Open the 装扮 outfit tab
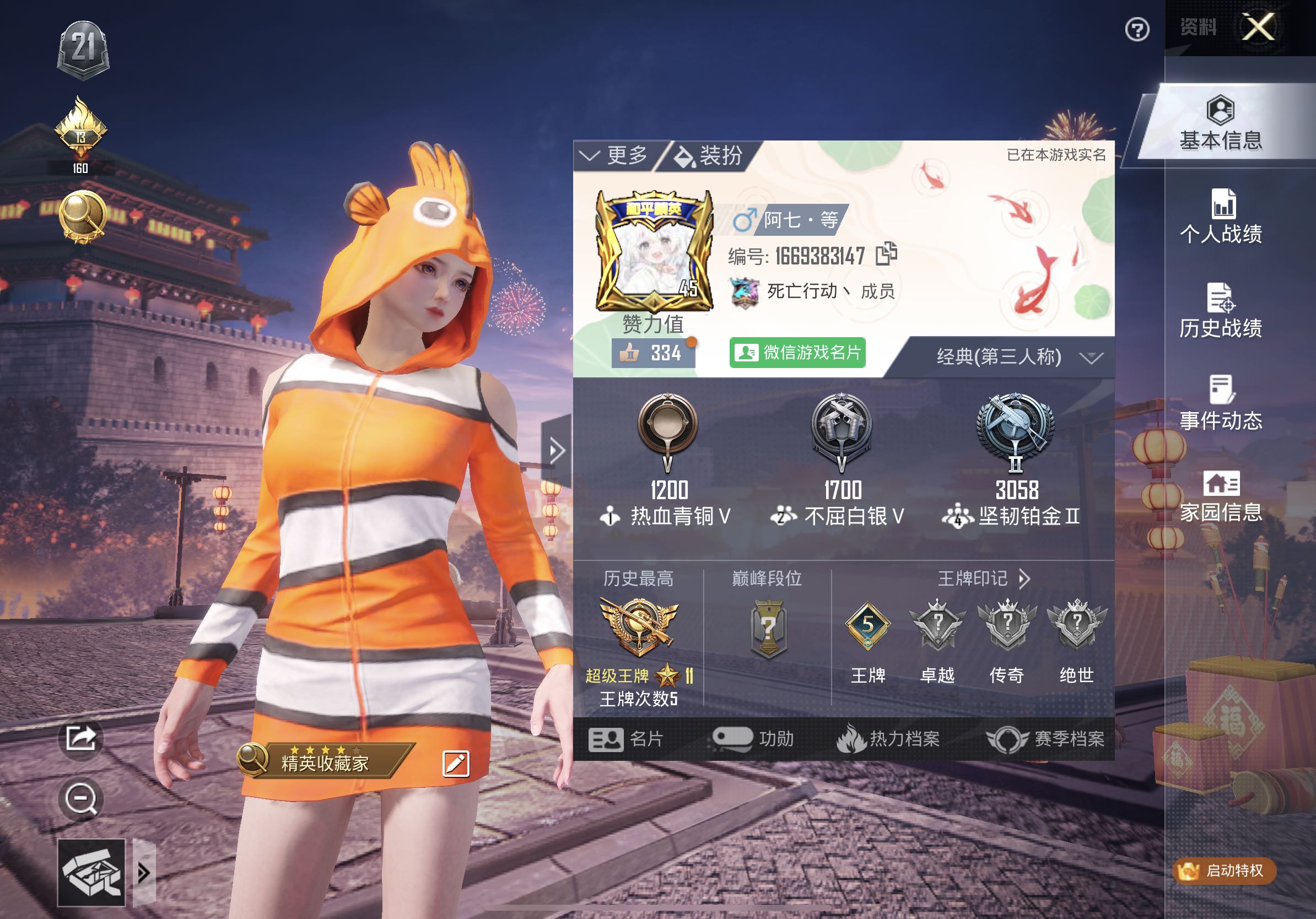The image size is (1316, 919). [x=710, y=155]
